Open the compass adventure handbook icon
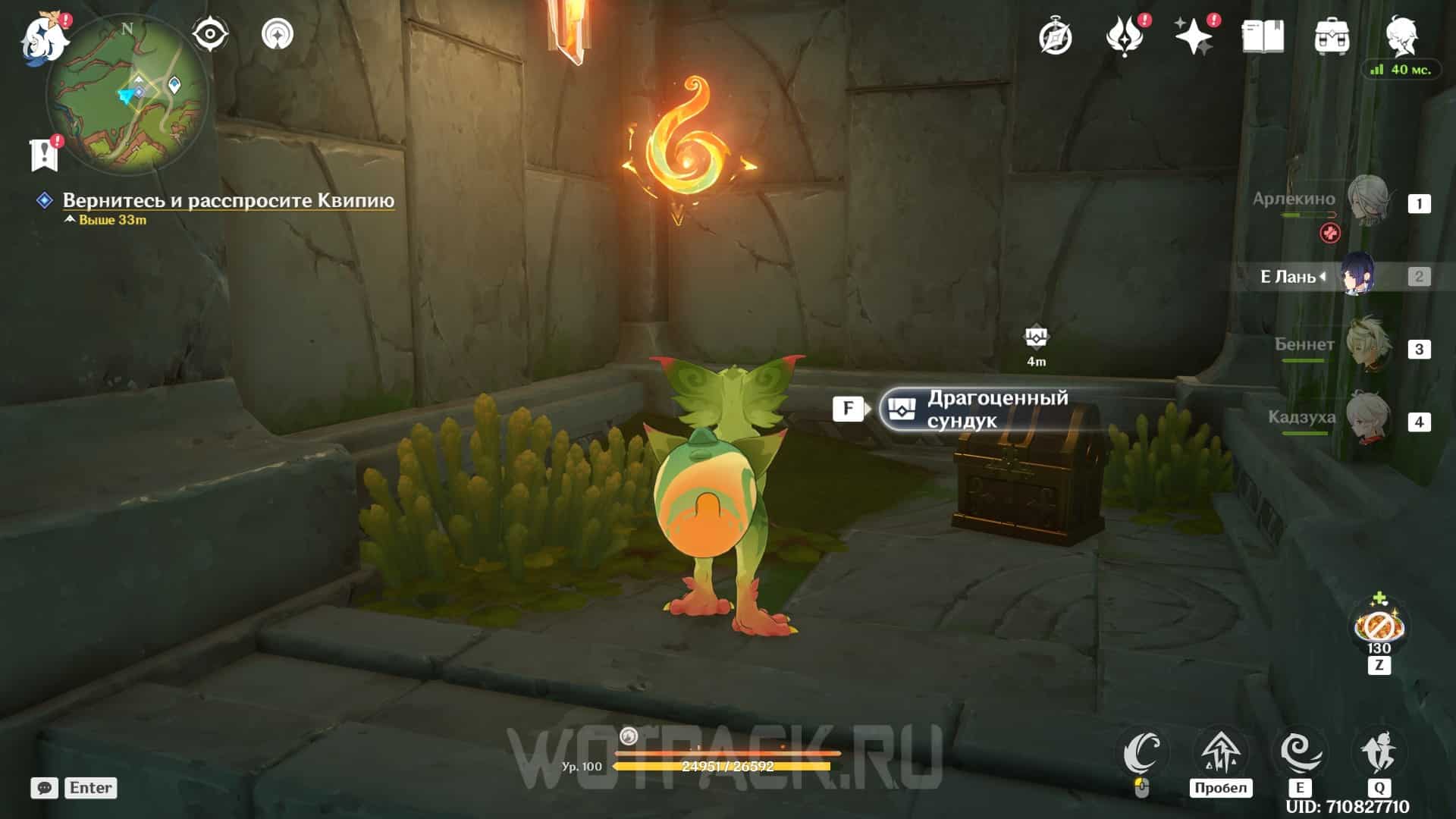 pos(1055,36)
